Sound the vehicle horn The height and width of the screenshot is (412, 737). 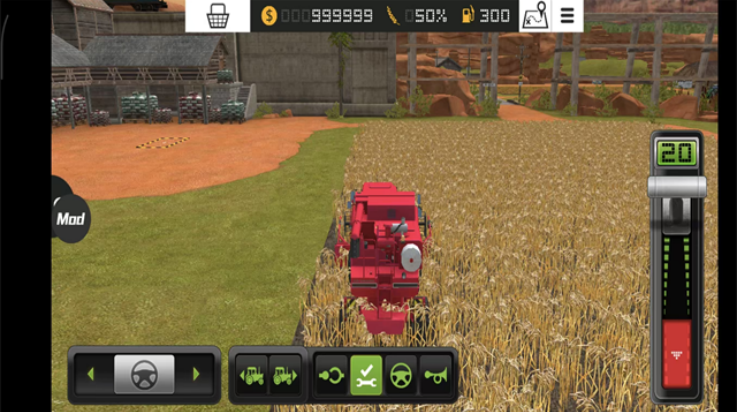435,375
